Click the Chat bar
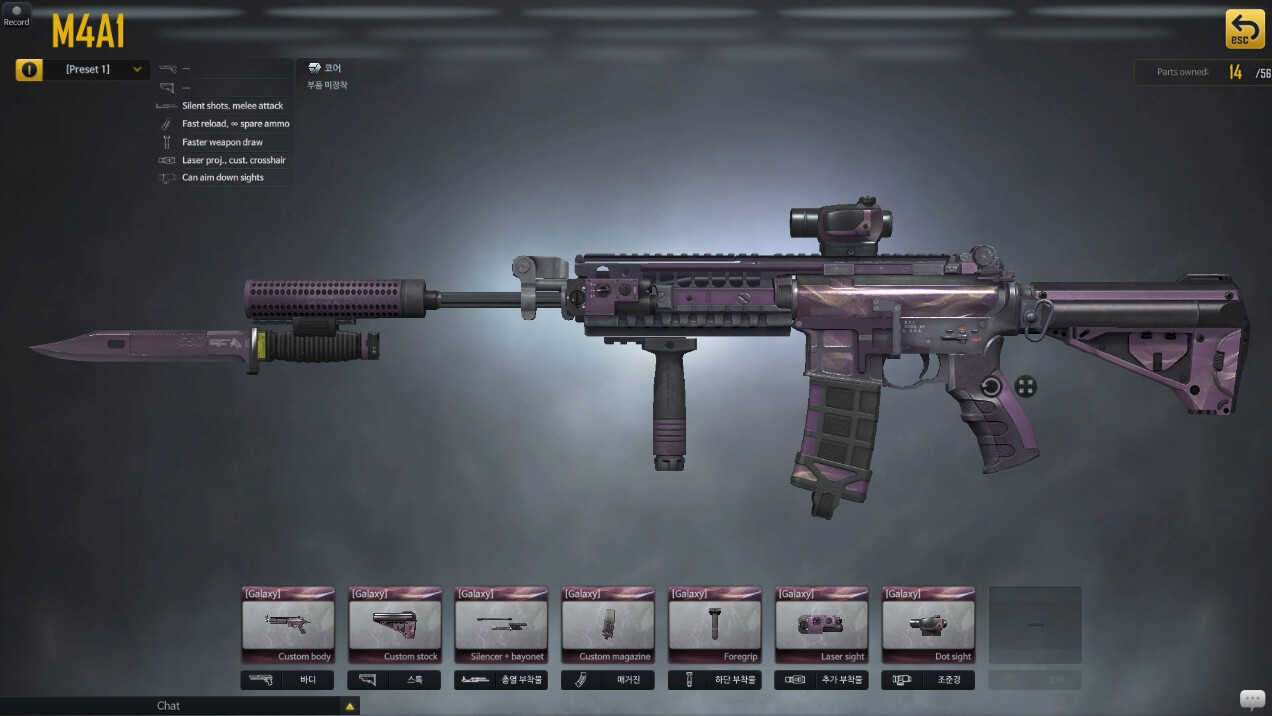Viewport: 1272px width, 716px height. [170, 706]
